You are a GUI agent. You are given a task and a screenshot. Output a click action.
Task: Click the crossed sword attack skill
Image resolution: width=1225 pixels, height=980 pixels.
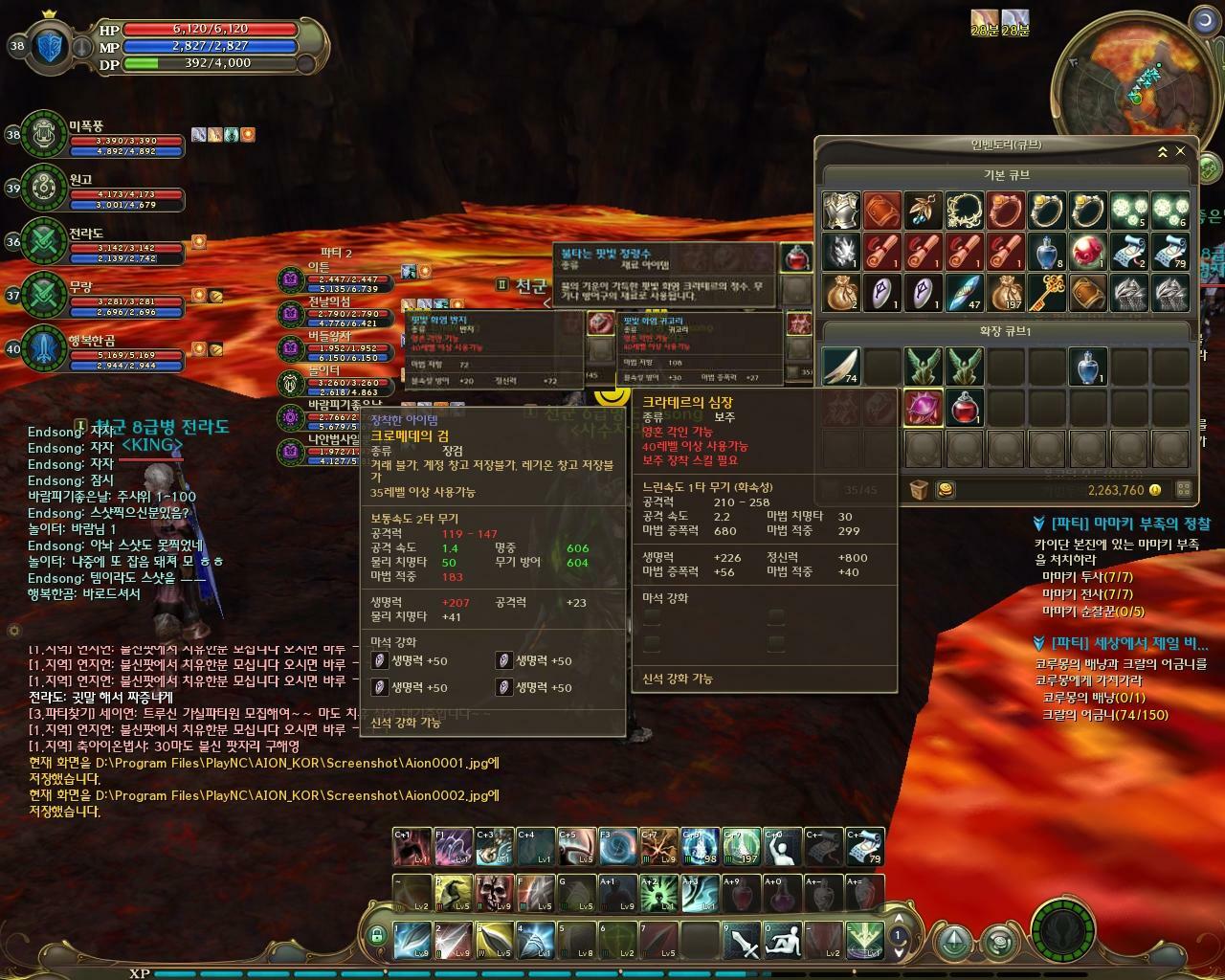click(741, 942)
